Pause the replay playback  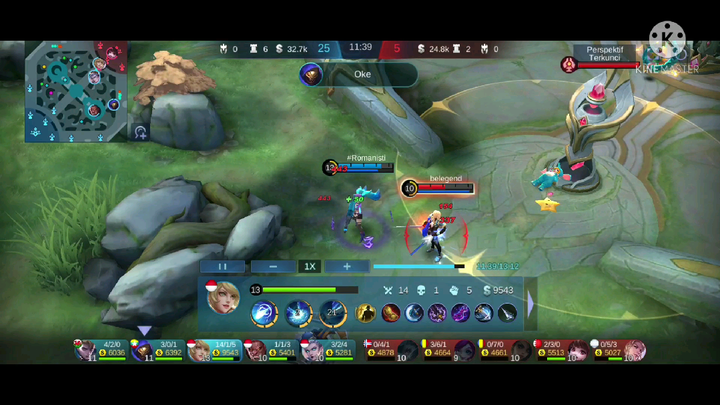coord(222,267)
